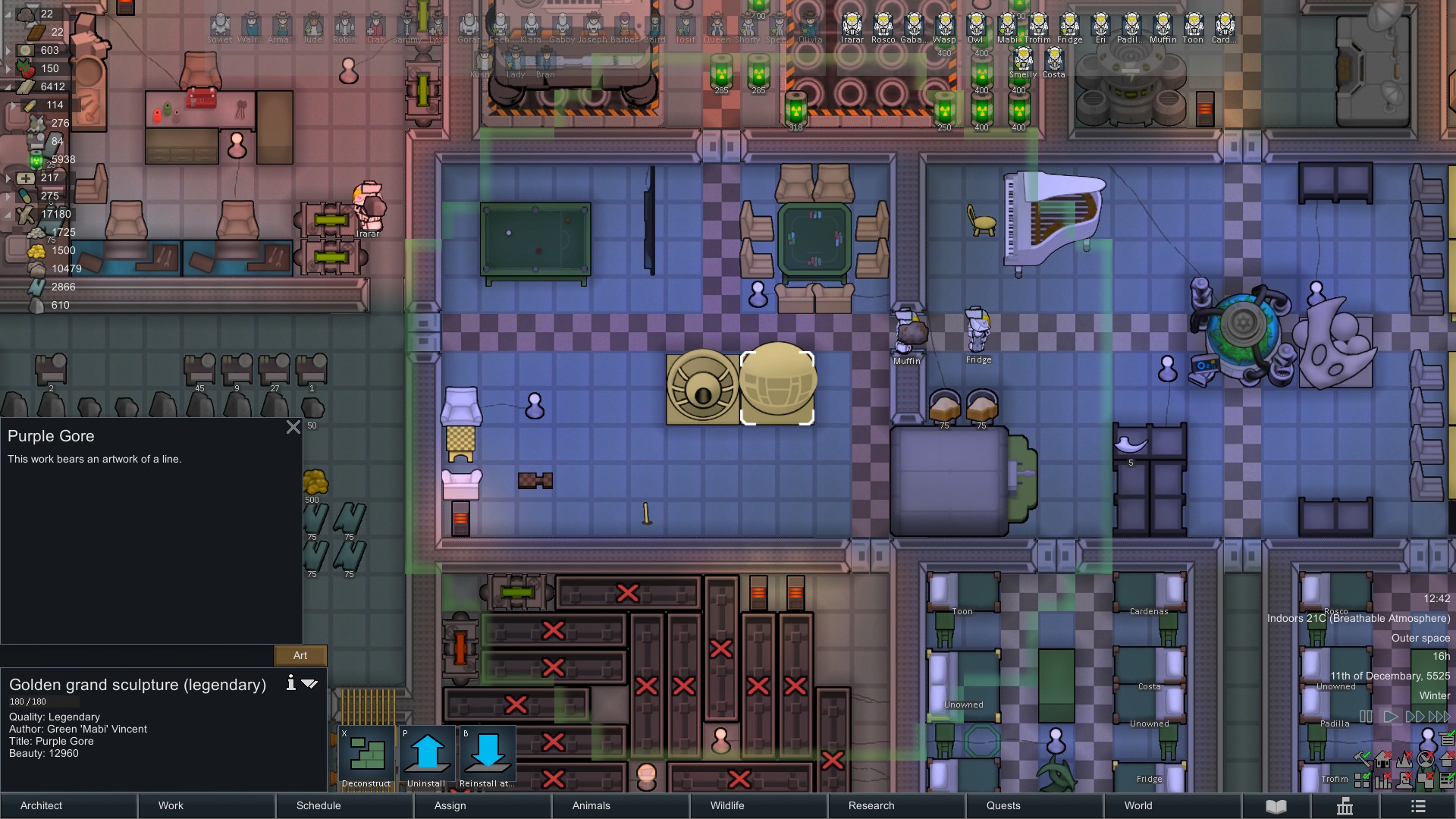The height and width of the screenshot is (819, 1456).
Task: Open the book icon on the bottom bar
Action: [x=1277, y=806]
